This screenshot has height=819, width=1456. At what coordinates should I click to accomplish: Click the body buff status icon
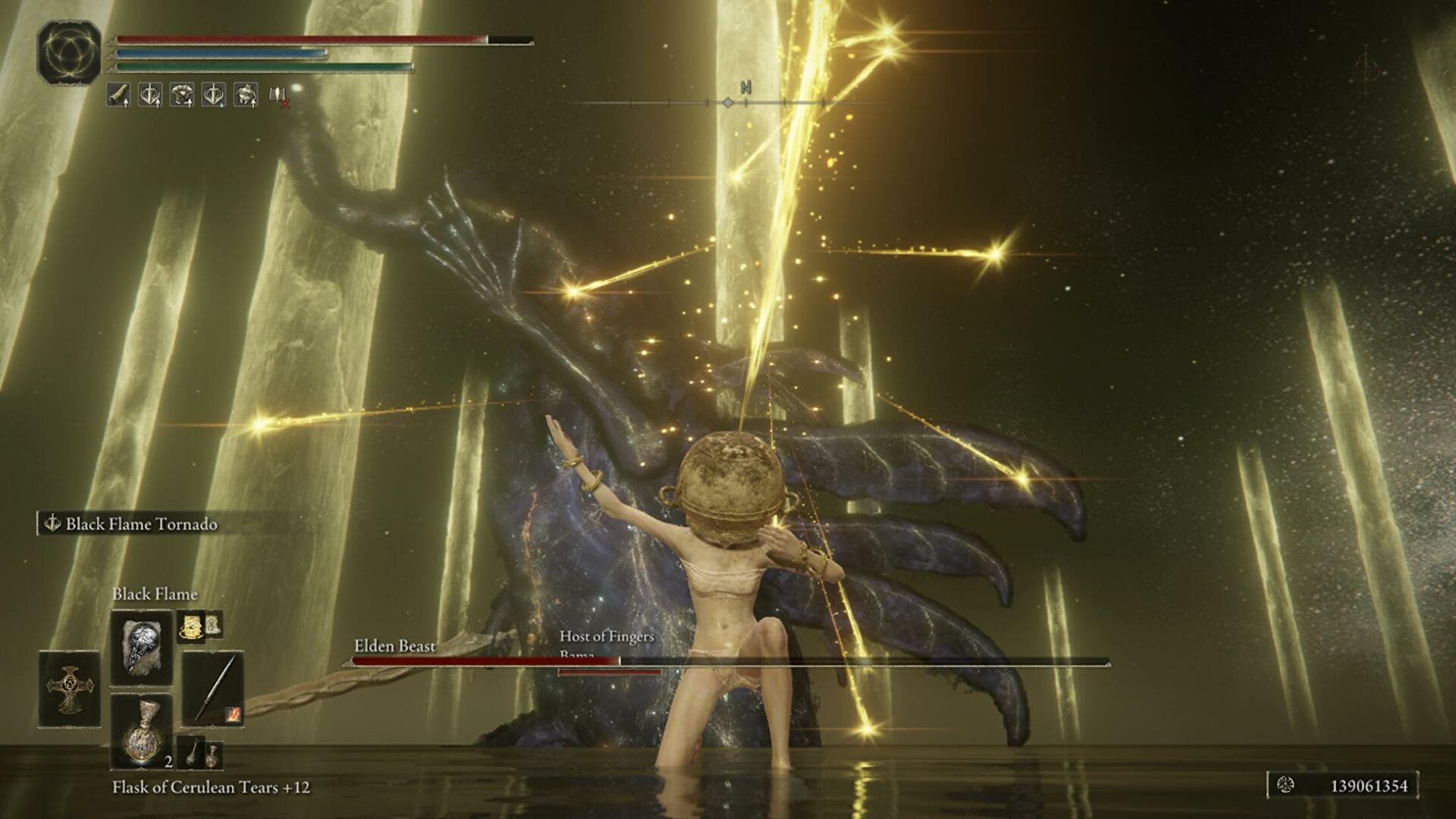pyautogui.click(x=245, y=95)
